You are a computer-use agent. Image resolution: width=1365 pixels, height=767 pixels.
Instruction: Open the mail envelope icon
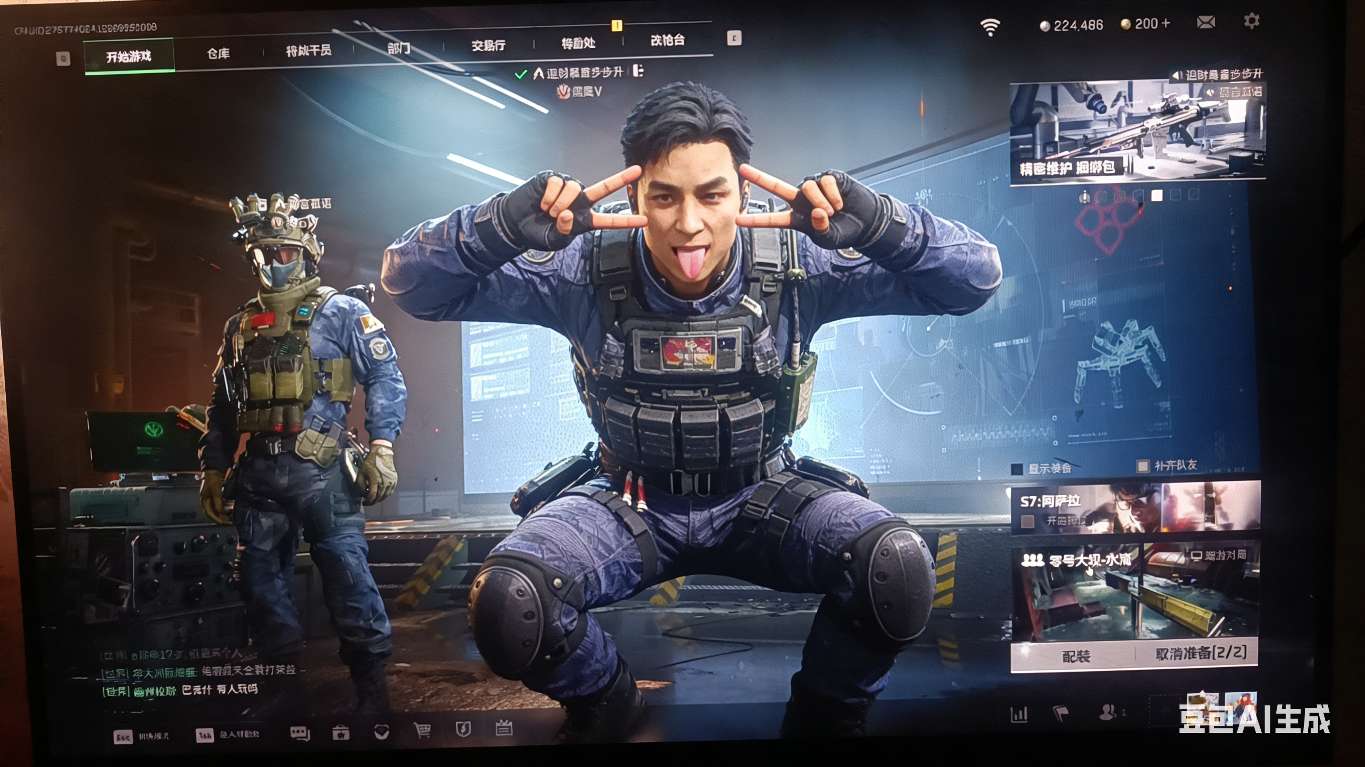coord(1206,22)
